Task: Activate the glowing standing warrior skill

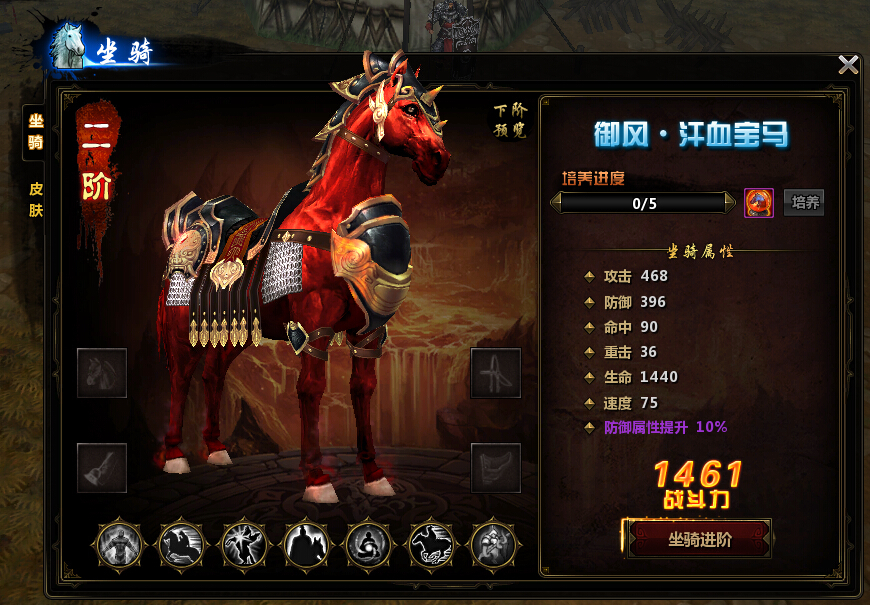Action: pyautogui.click(x=120, y=545)
